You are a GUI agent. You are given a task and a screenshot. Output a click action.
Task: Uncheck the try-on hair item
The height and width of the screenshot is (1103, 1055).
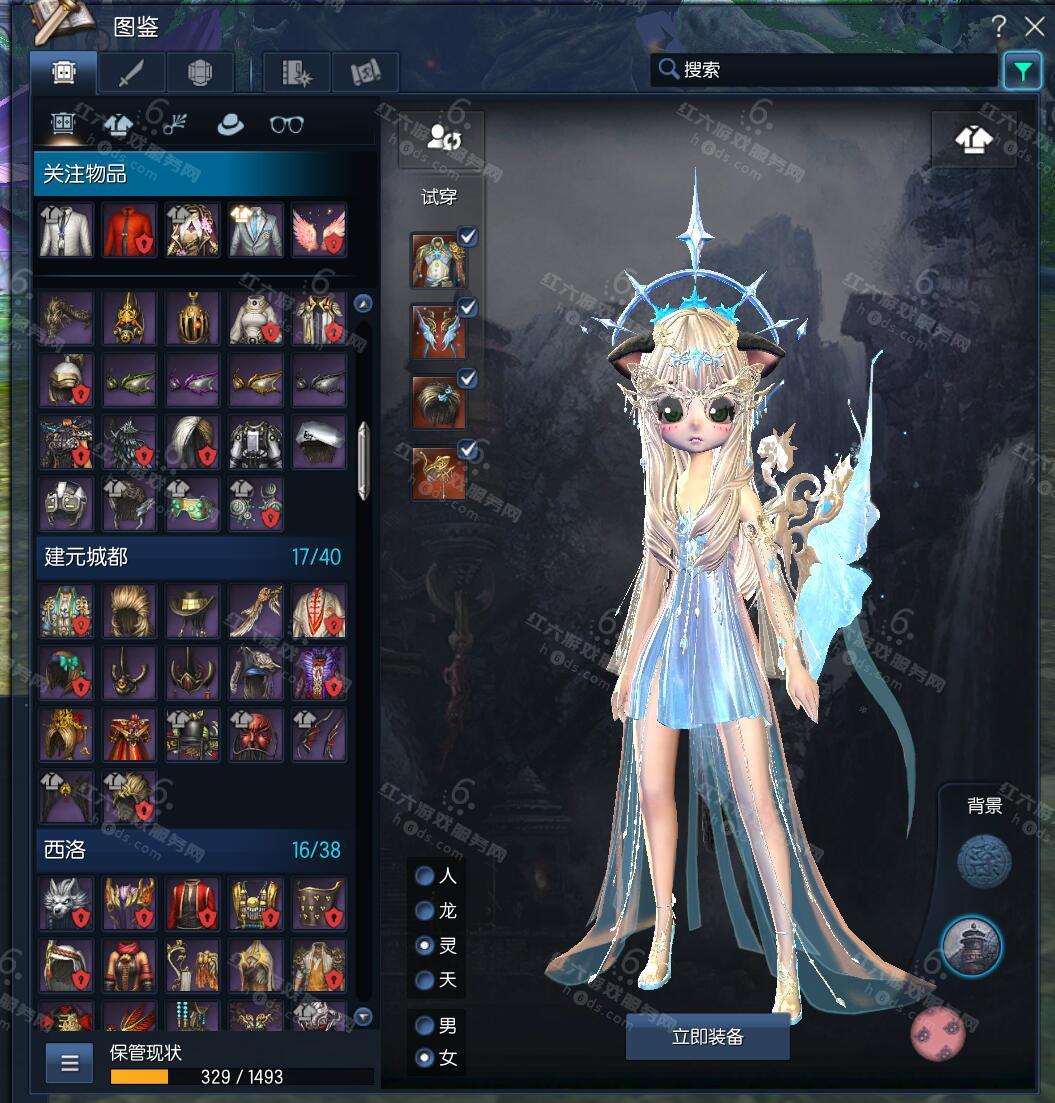click(x=468, y=378)
